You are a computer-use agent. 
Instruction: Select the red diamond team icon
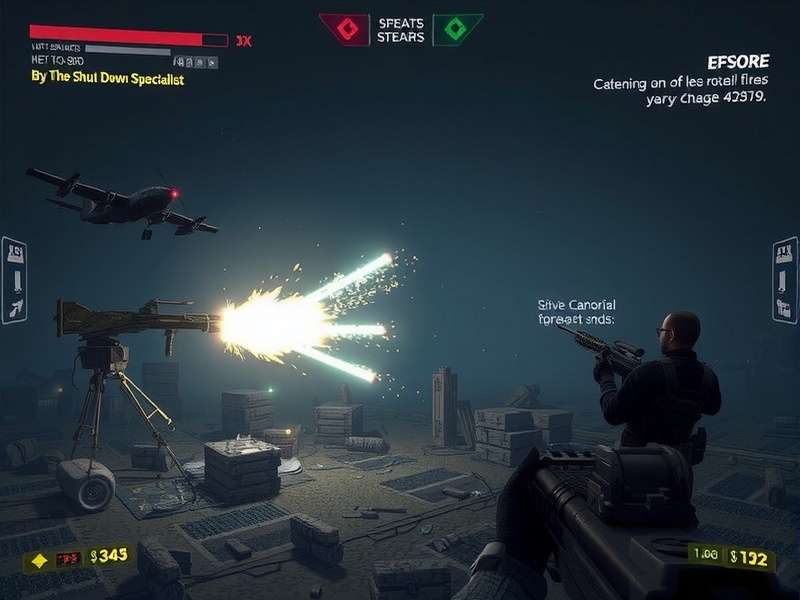[x=346, y=29]
